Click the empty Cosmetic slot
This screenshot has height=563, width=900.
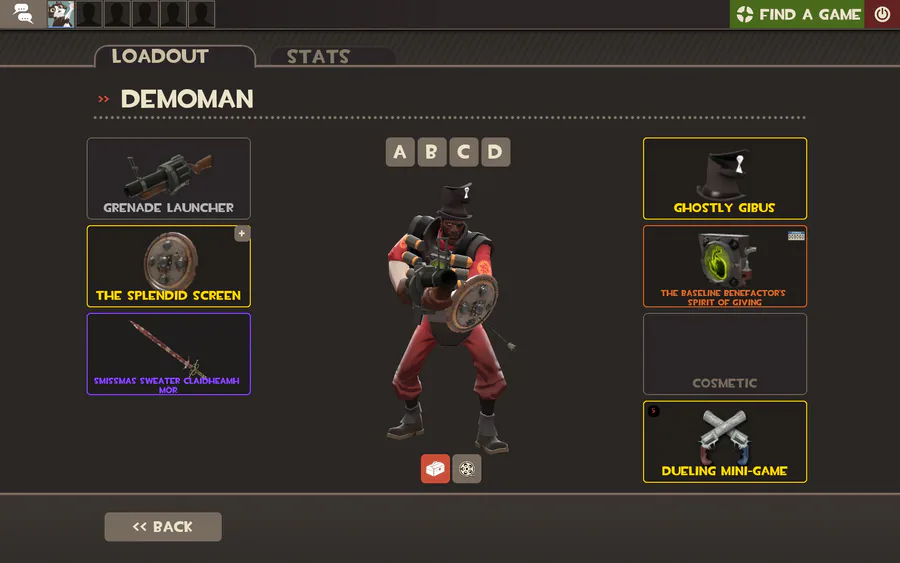coord(724,353)
